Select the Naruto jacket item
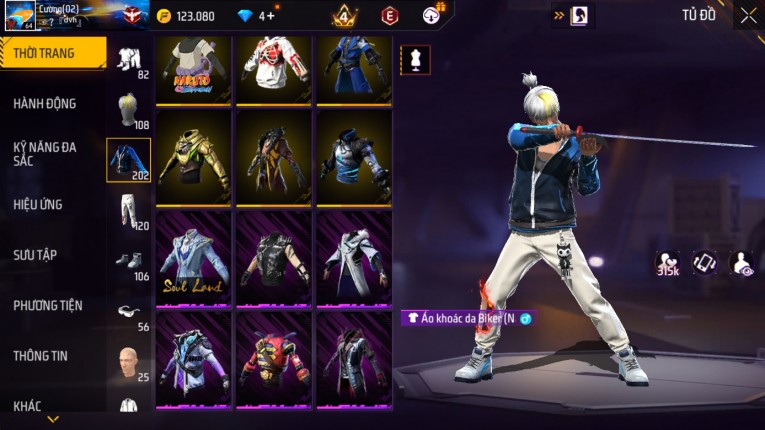 point(194,68)
